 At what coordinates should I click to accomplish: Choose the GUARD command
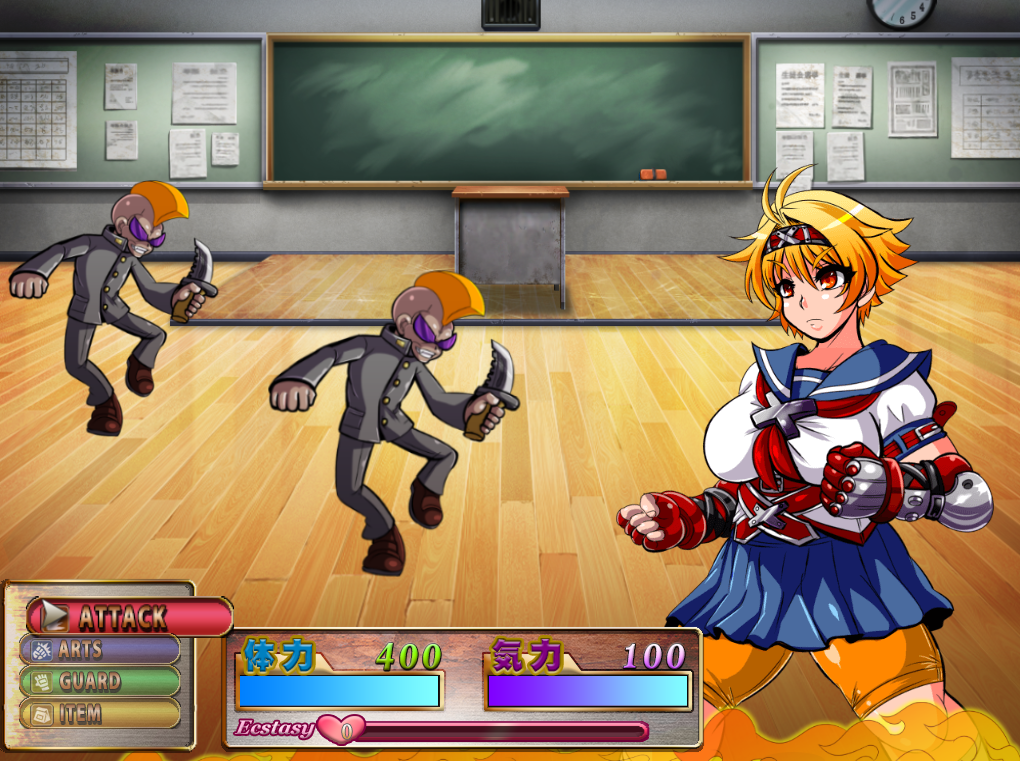click(100, 681)
